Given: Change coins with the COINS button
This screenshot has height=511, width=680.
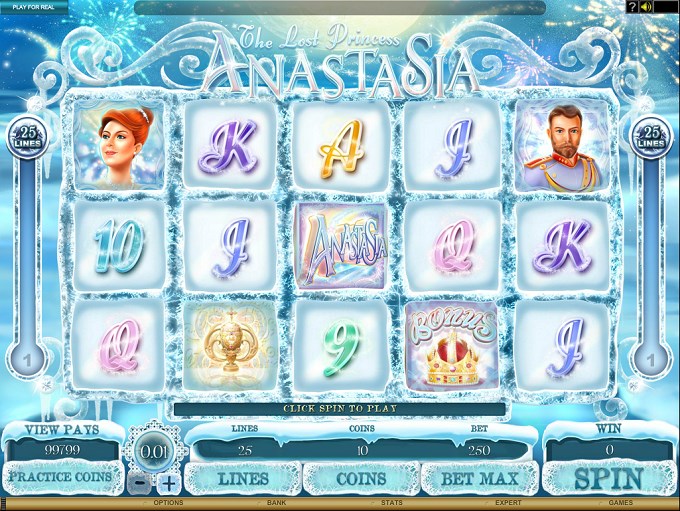Looking at the screenshot, I should [360, 479].
